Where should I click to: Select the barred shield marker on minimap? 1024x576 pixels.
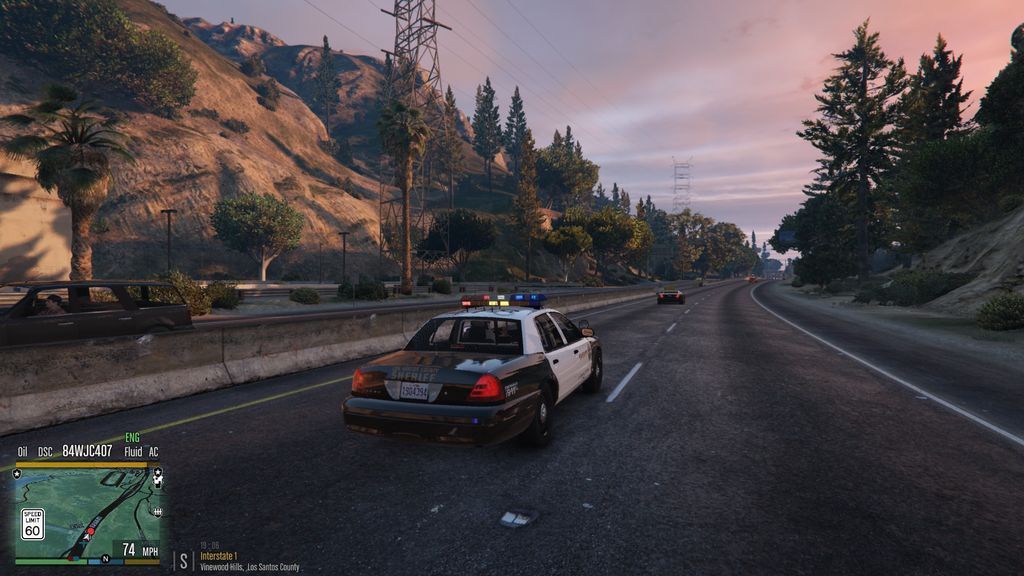pyautogui.click(x=158, y=511)
